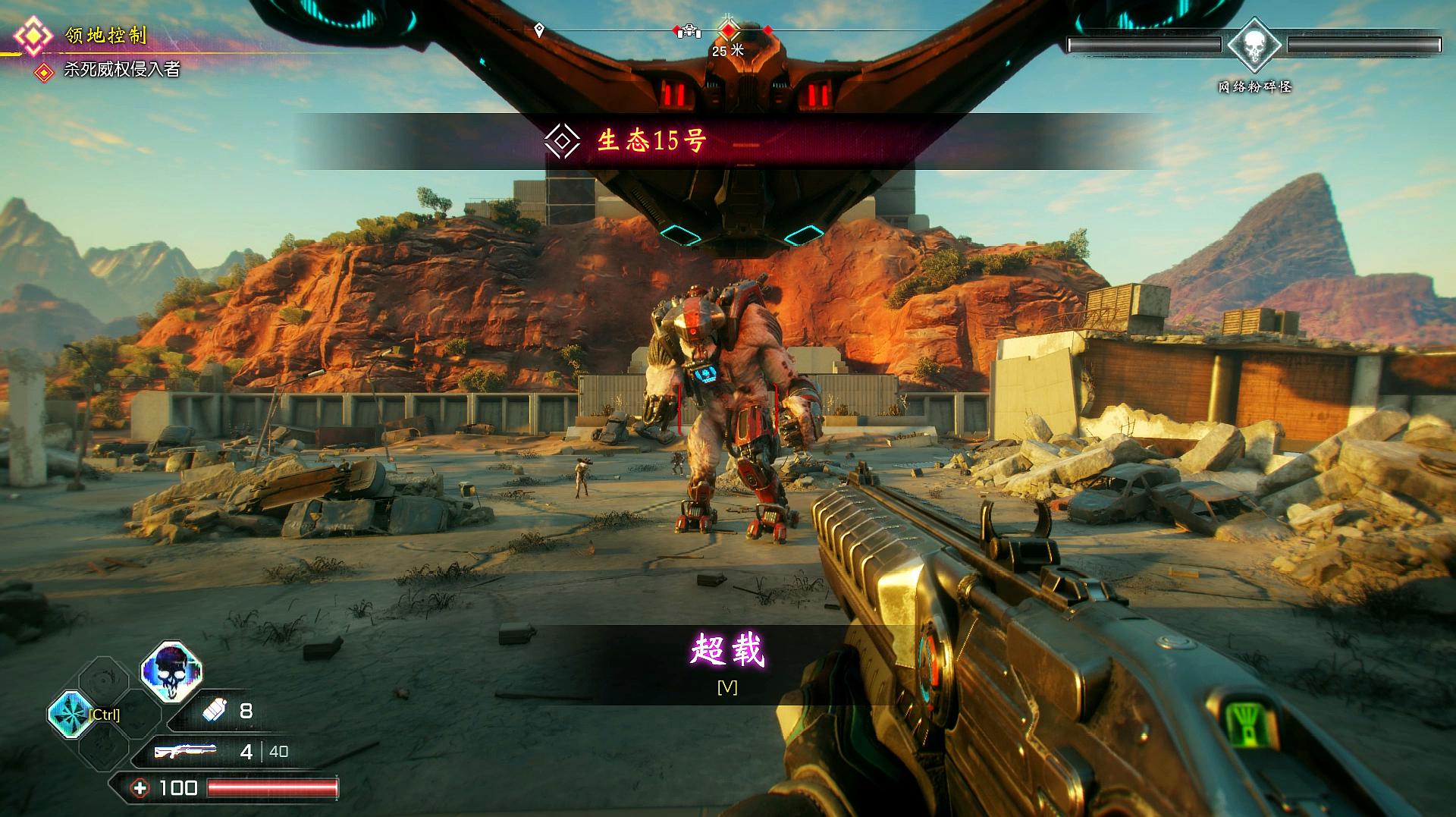The height and width of the screenshot is (817, 1456).
Task: Click the boss skull emblem icon
Action: coord(1254,46)
